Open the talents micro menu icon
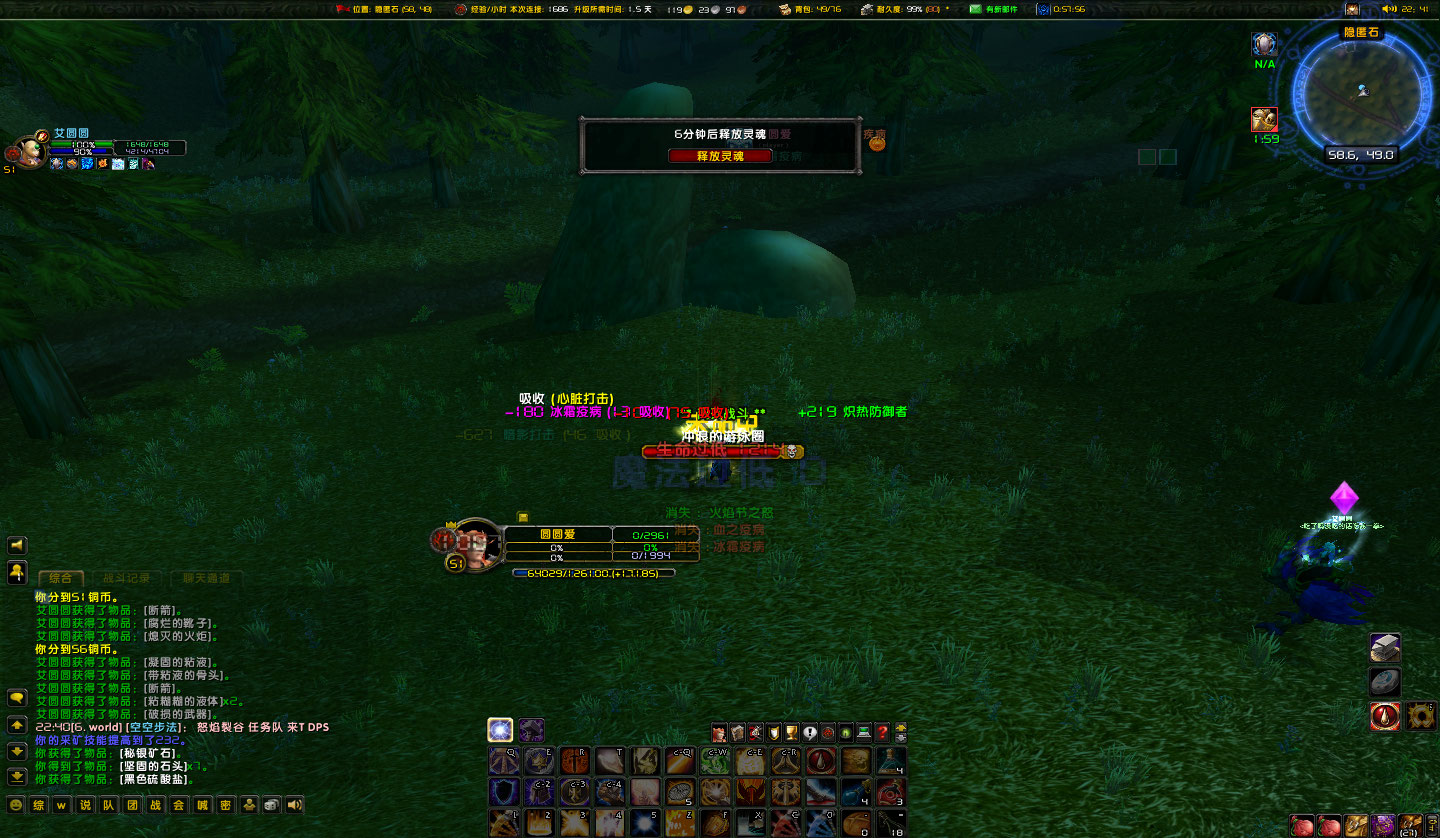 [756, 731]
